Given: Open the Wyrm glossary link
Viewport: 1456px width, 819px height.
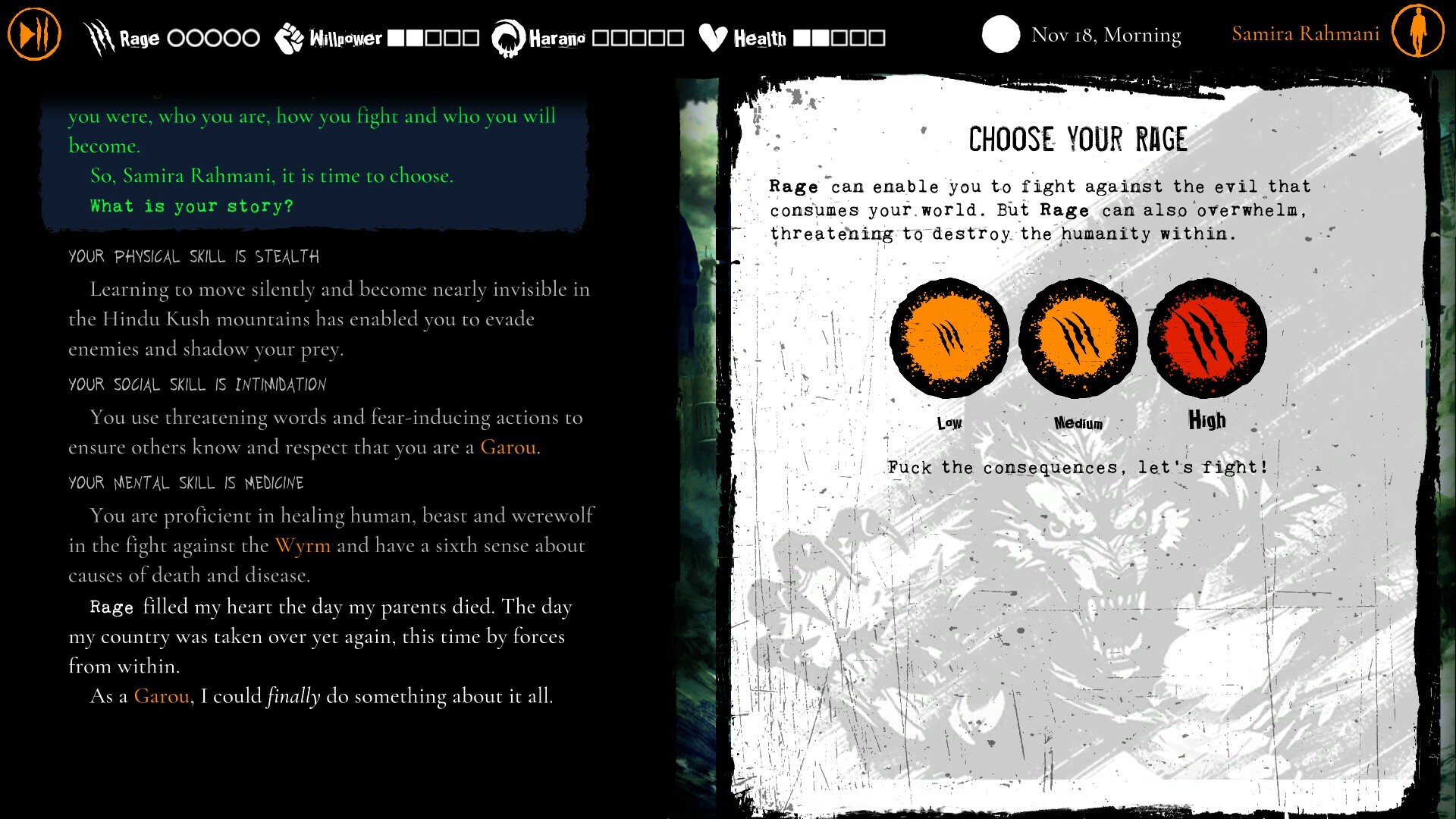Looking at the screenshot, I should point(303,545).
